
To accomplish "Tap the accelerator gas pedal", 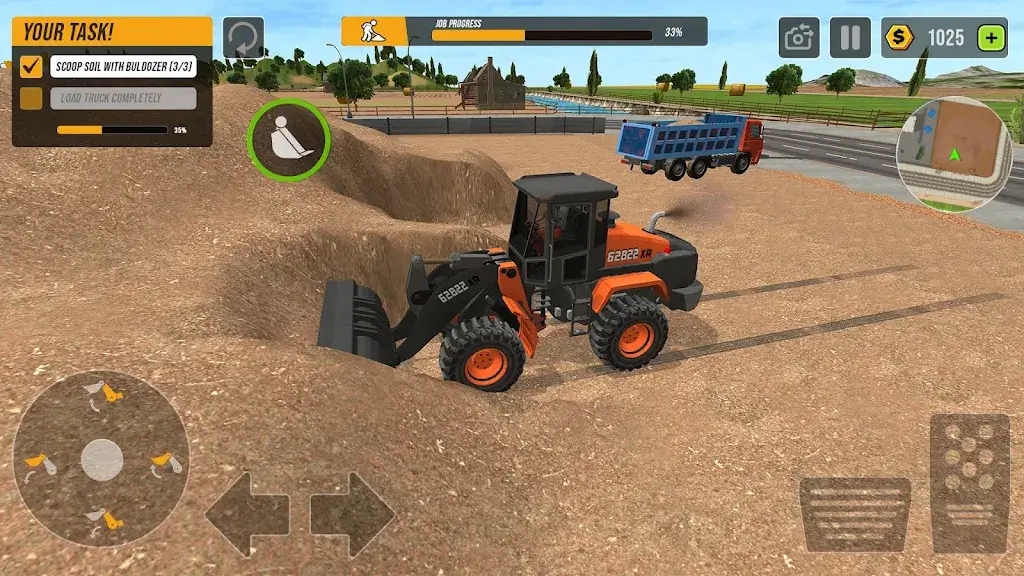I will coord(969,484).
